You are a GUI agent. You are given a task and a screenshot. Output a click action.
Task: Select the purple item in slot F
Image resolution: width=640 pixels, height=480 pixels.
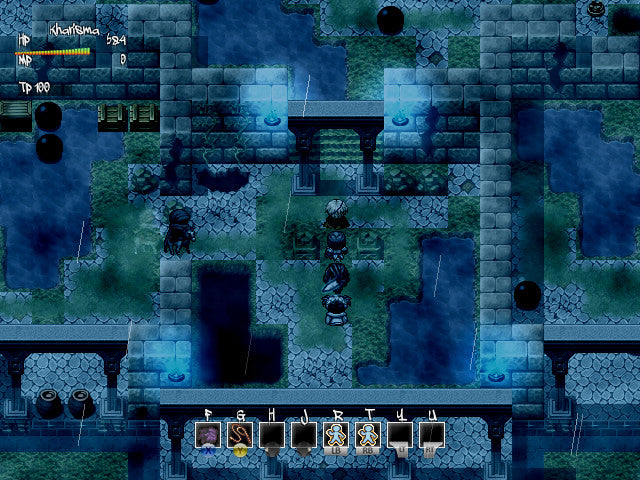208,435
